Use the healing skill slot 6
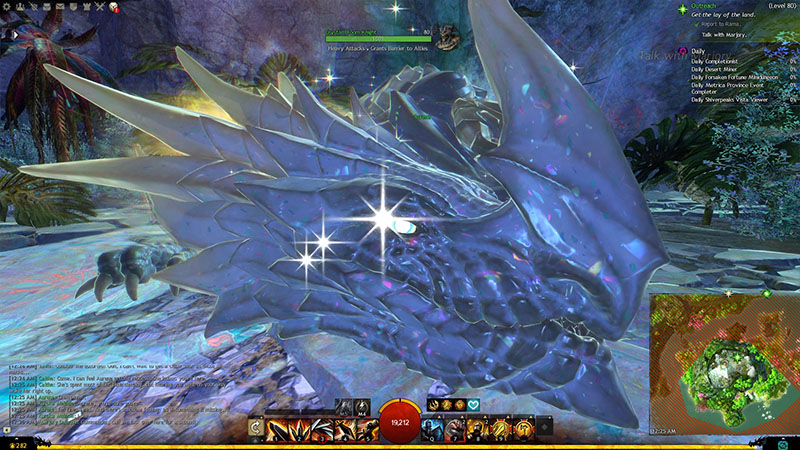 (431, 429)
